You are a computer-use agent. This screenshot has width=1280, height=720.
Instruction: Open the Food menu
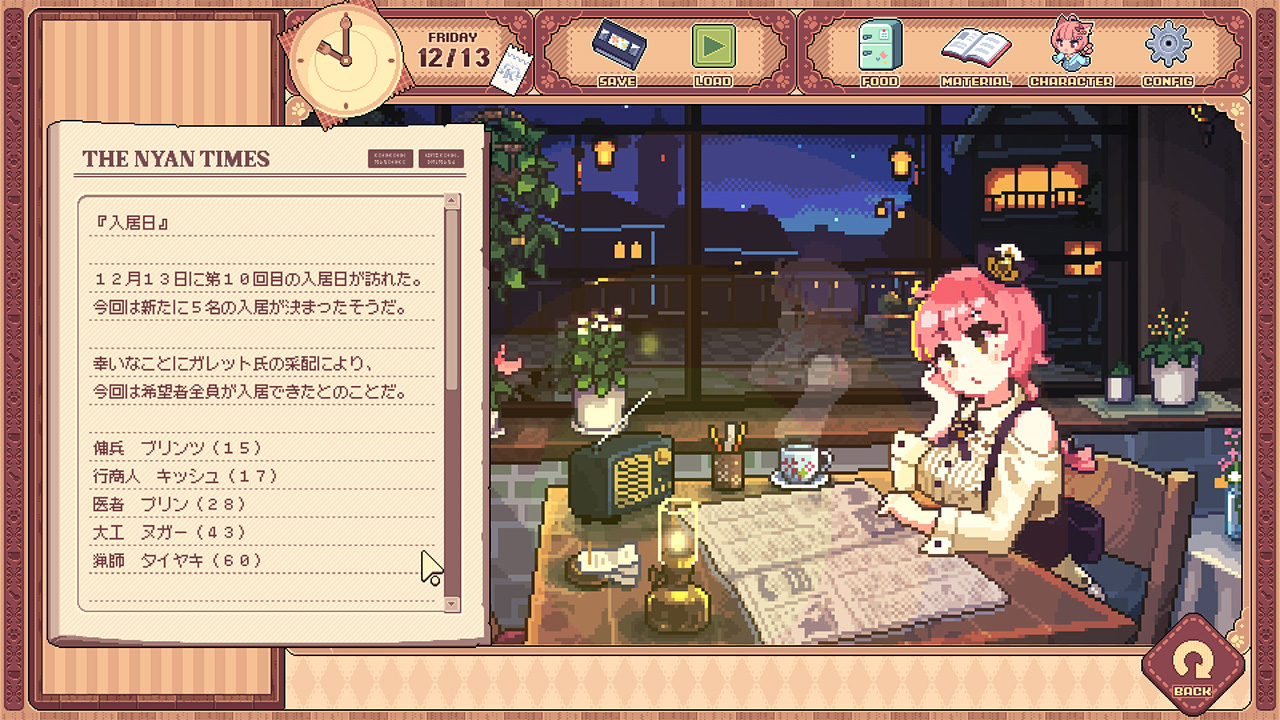click(879, 52)
